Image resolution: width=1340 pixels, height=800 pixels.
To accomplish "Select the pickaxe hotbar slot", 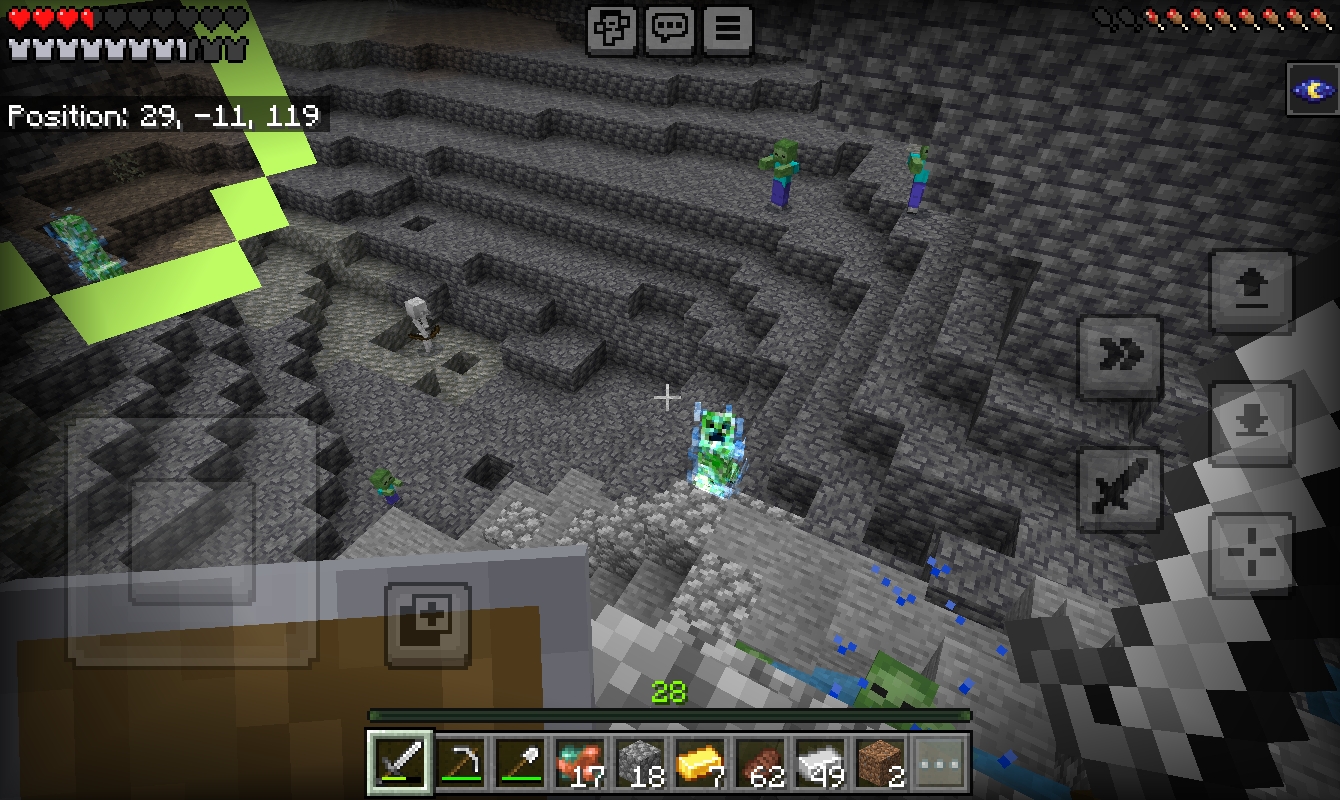I will (461, 763).
